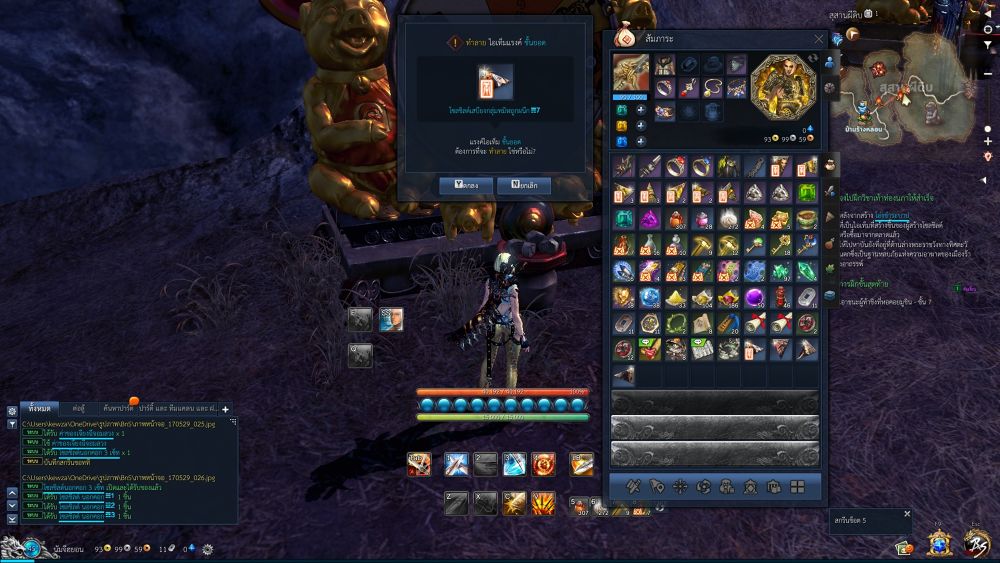Select the green emerald gem item
1000x563 pixels.
[x=624, y=220]
